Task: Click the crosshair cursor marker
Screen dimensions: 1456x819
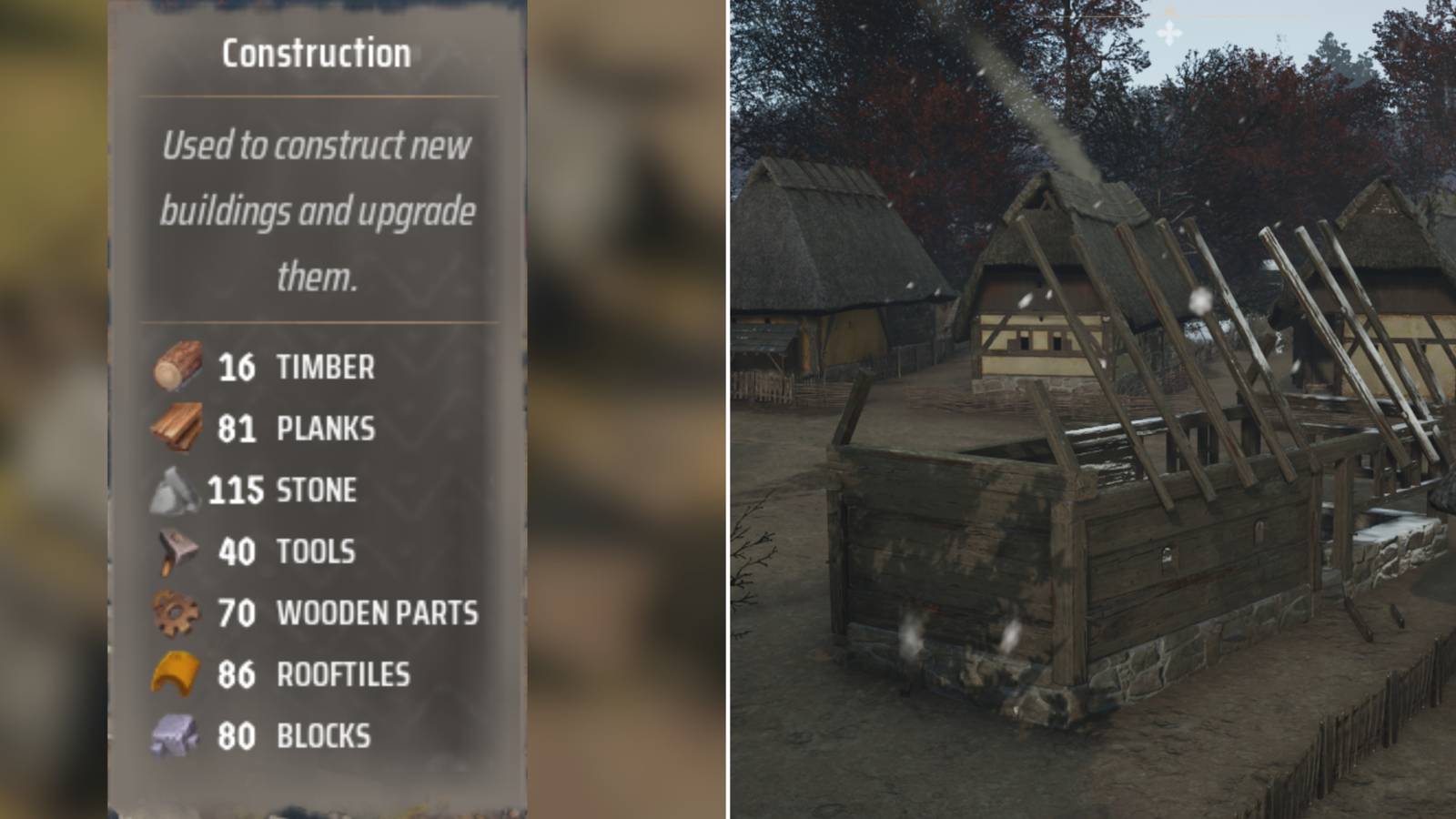Action: click(1168, 32)
